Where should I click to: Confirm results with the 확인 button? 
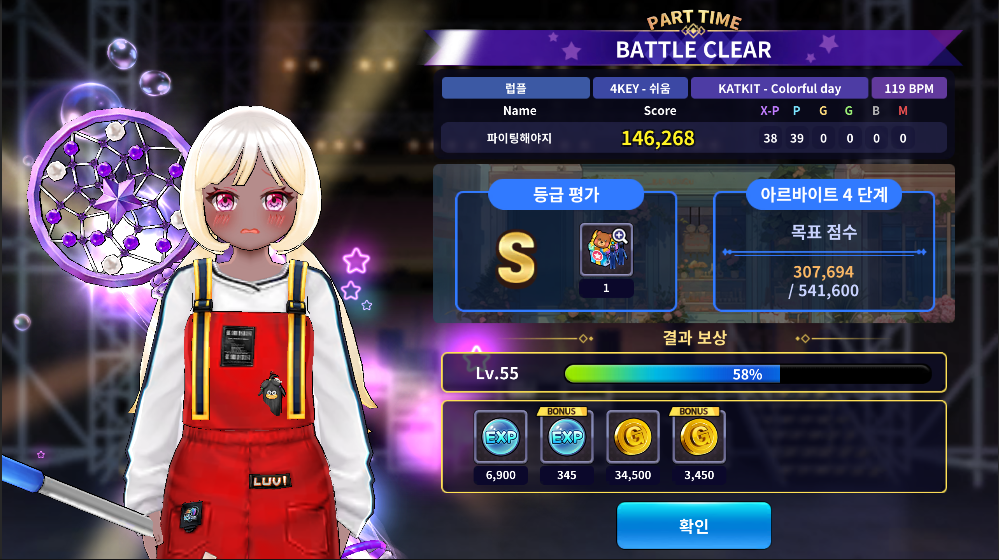click(x=693, y=526)
